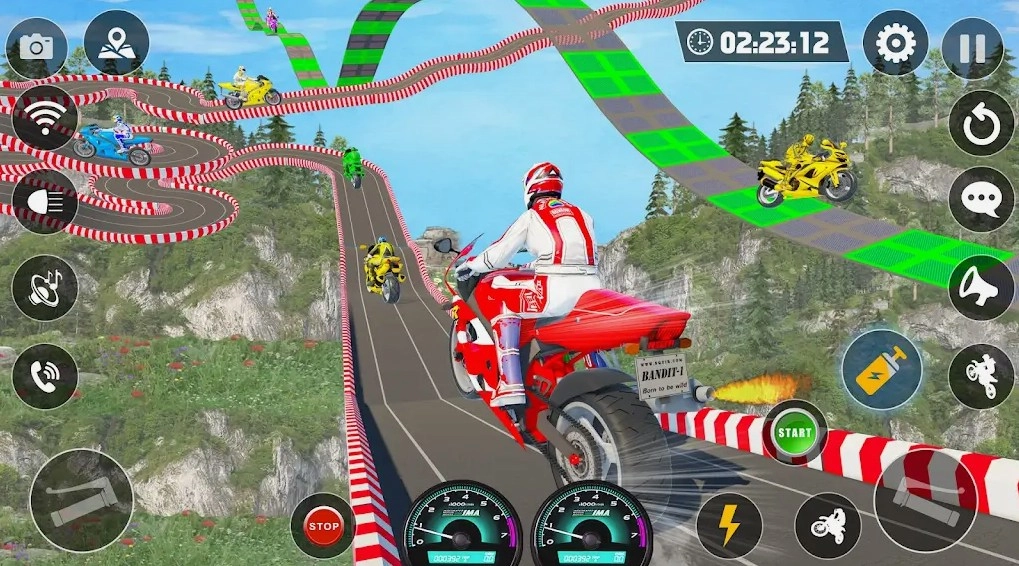Image resolution: width=1019 pixels, height=566 pixels.
Task: Toggle the Wi-Fi signal button
Action: click(x=44, y=118)
